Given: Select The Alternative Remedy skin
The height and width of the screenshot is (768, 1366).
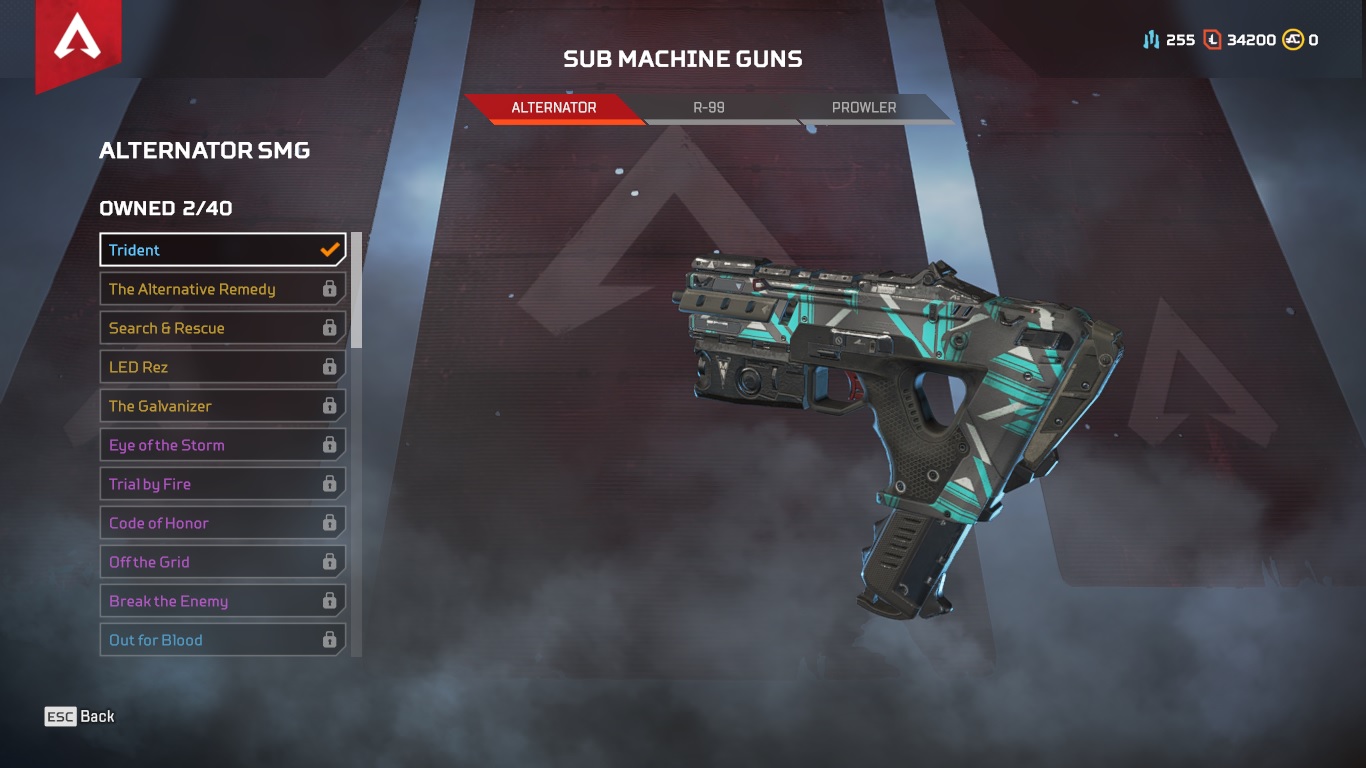Looking at the screenshot, I should [x=200, y=289].
